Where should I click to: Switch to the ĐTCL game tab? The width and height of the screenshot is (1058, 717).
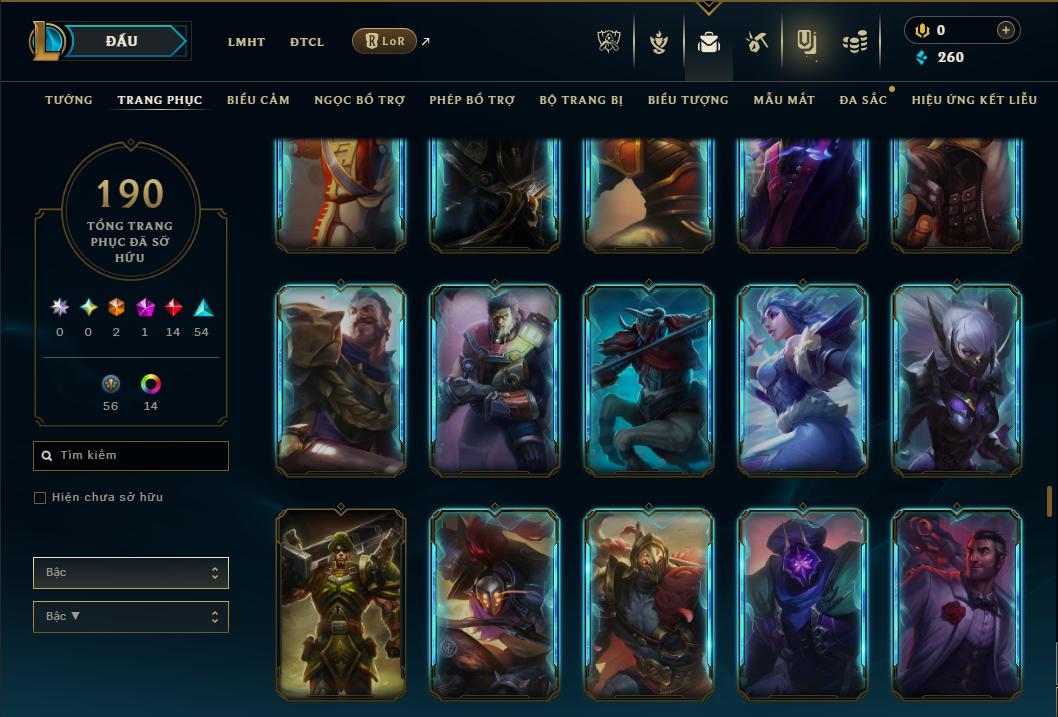pyautogui.click(x=307, y=42)
